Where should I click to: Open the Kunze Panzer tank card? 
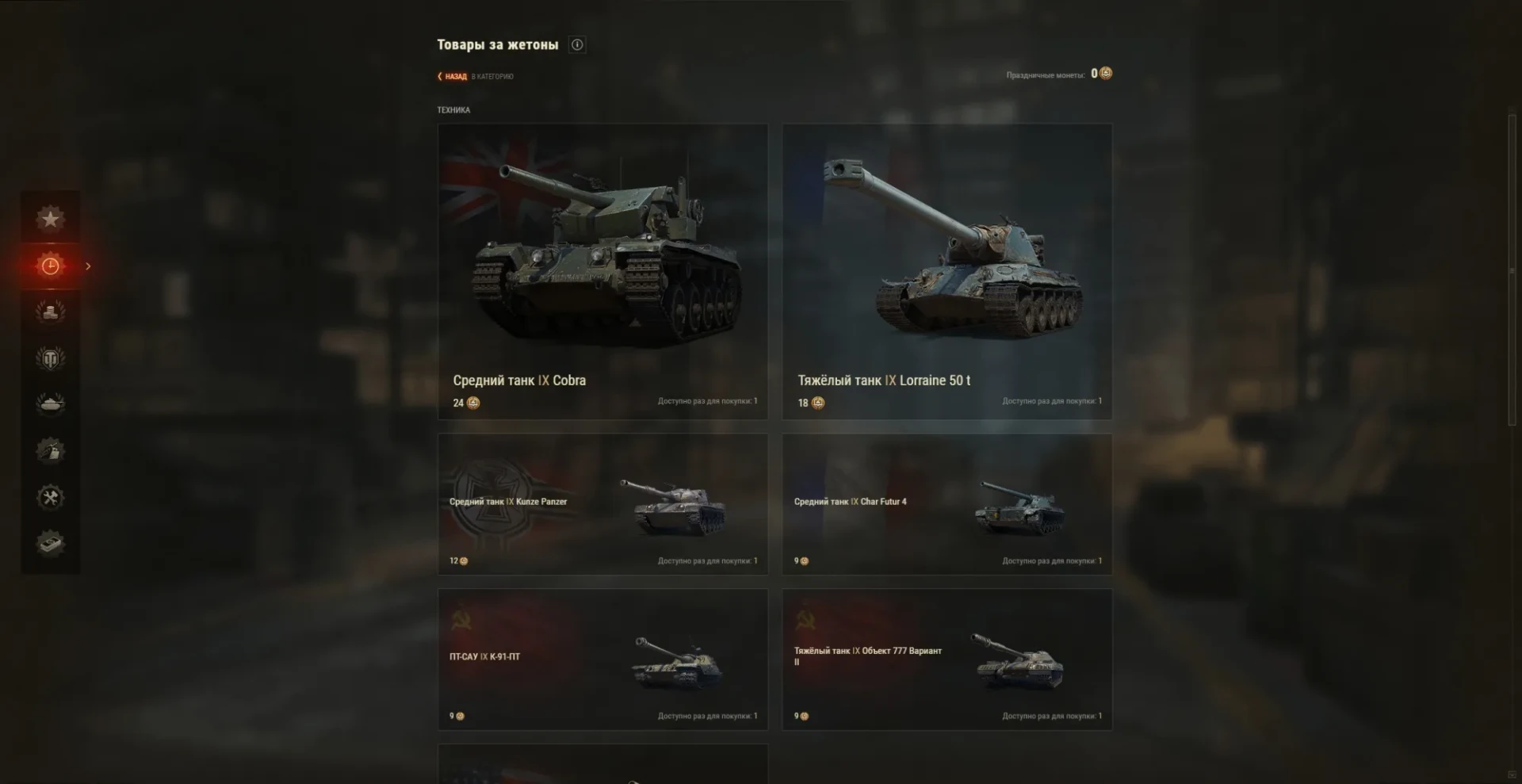click(602, 504)
